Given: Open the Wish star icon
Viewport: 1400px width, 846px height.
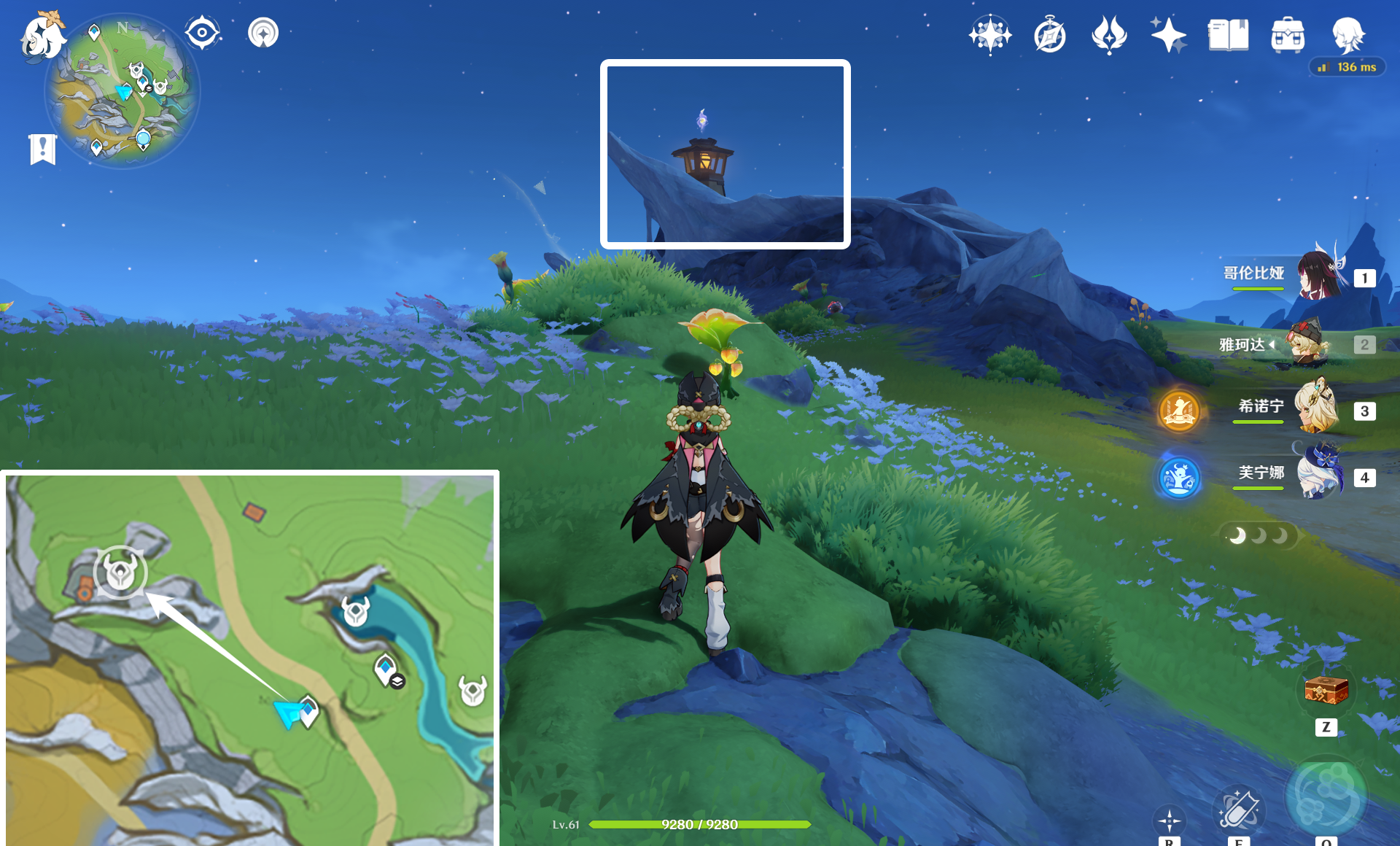Looking at the screenshot, I should [1168, 34].
